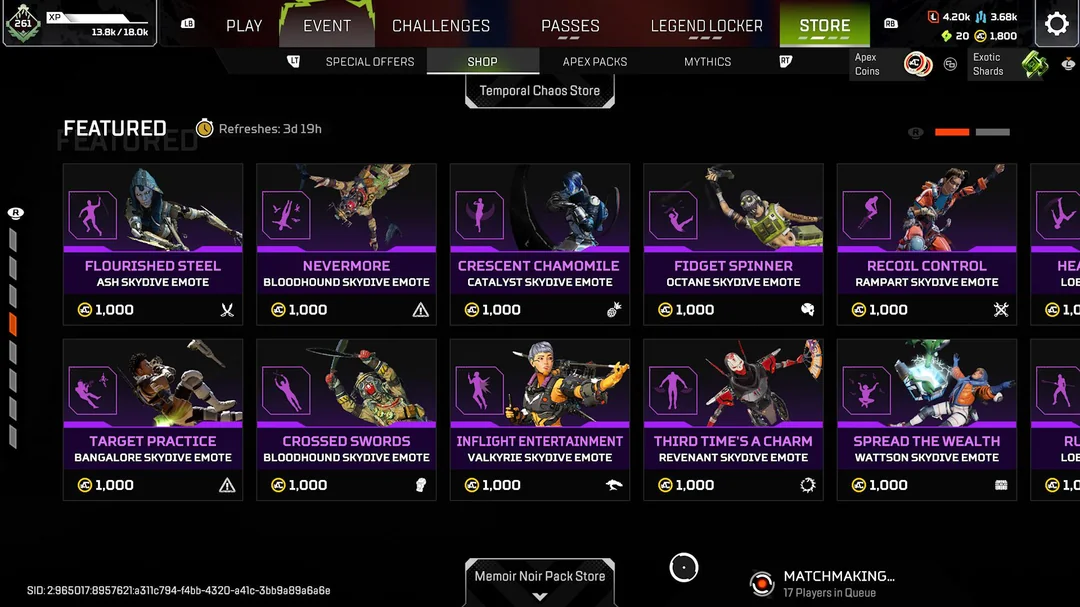Select Flourished Steel Ash skydive emote

point(153,244)
